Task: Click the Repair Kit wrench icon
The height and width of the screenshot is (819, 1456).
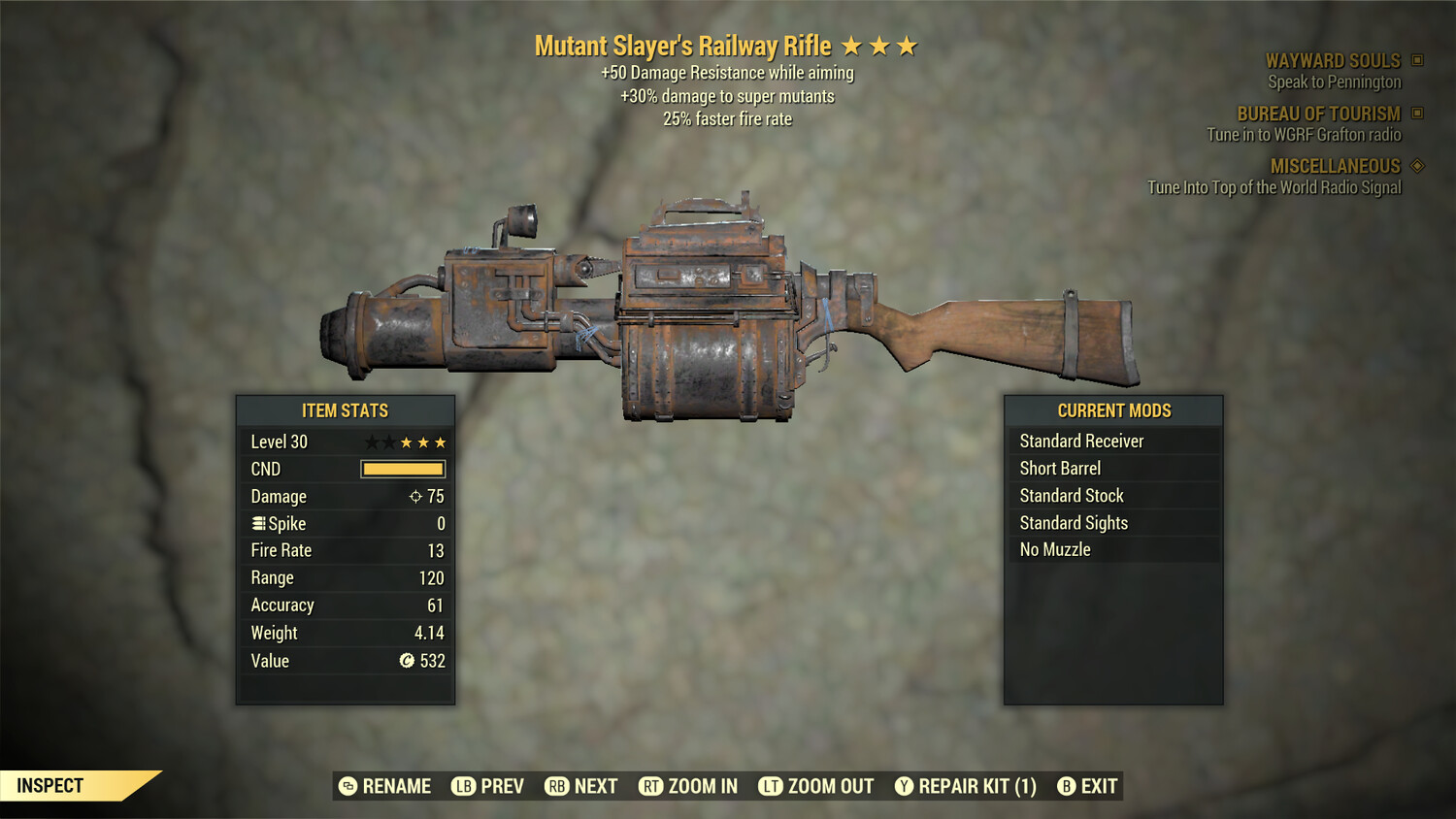Action: pyautogui.click(x=904, y=786)
